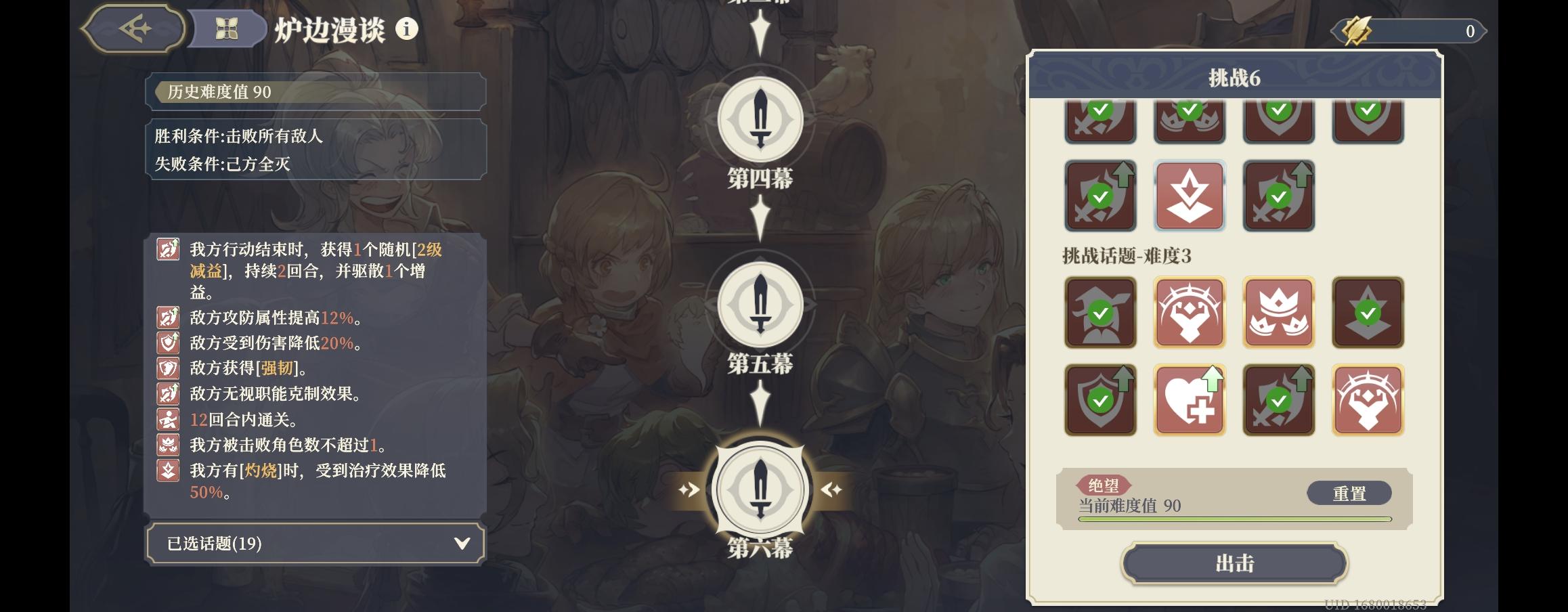Screen dimensions: 1568x612
Task: Select the raised-fists despair topic icon
Action: (1190, 313)
